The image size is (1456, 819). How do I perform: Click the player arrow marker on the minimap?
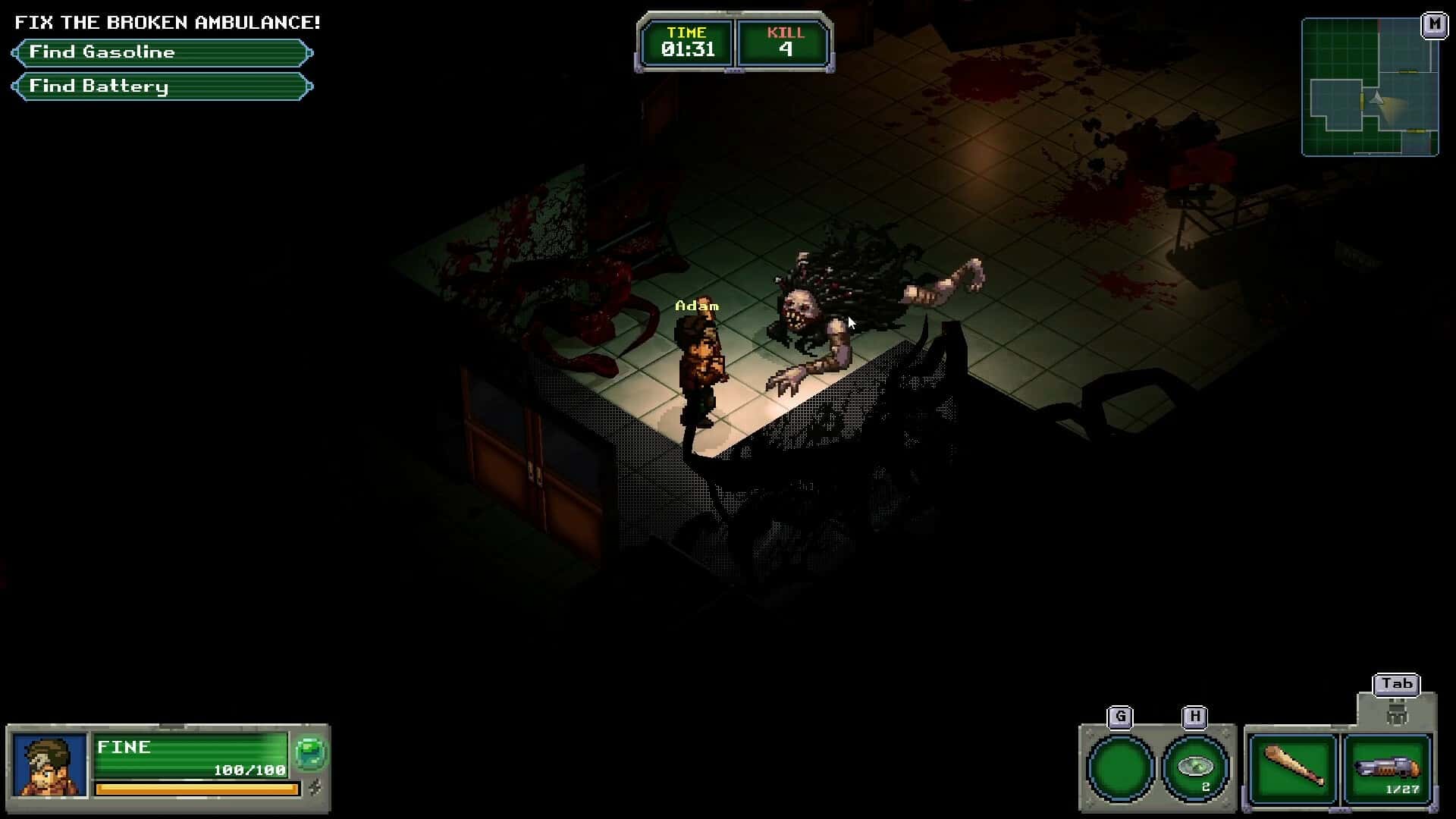1376,97
